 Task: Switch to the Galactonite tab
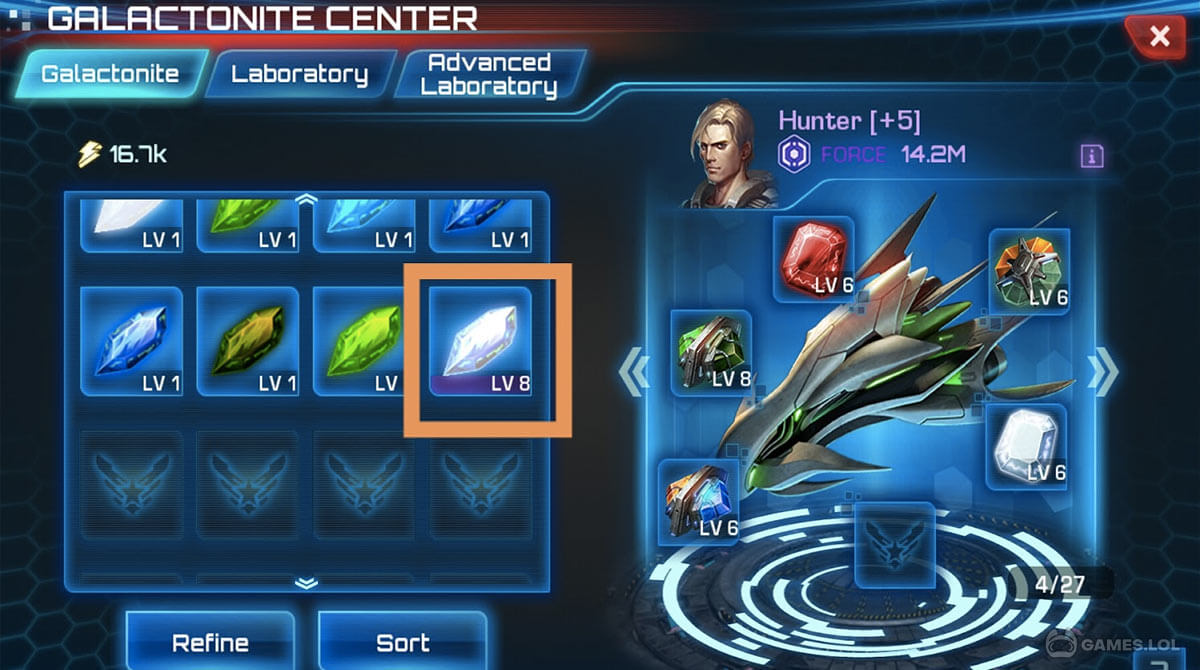[111, 73]
